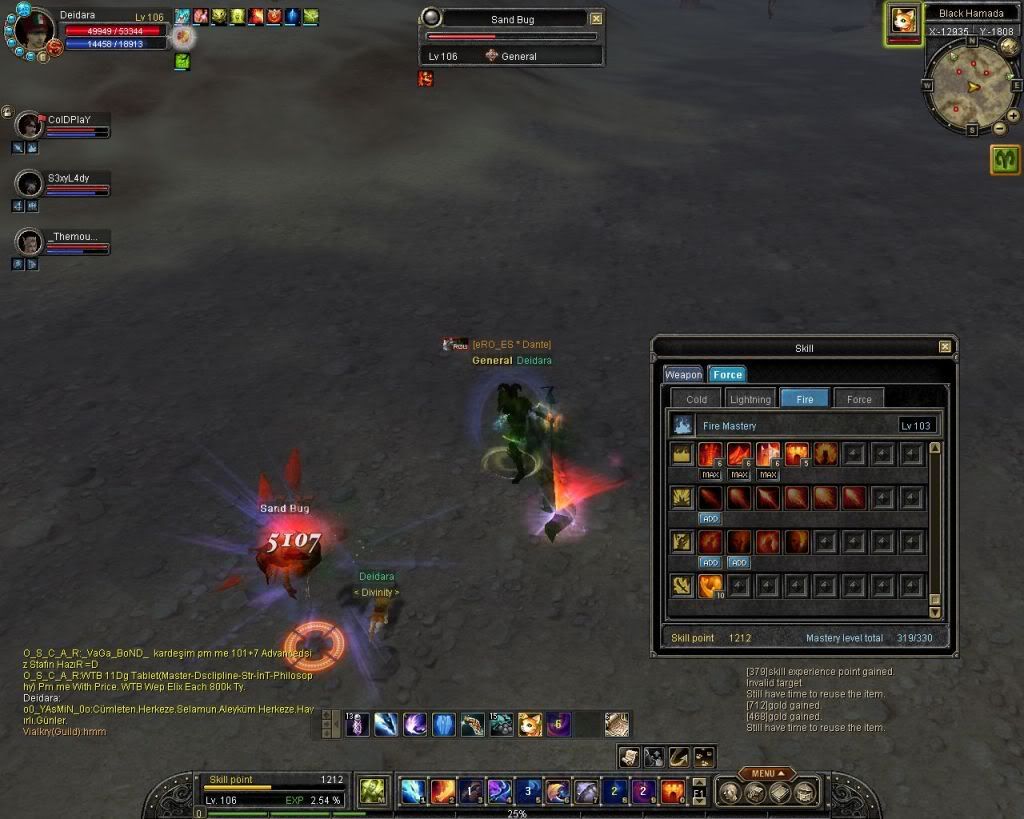Click the Fire Mastery icon

[x=683, y=425]
